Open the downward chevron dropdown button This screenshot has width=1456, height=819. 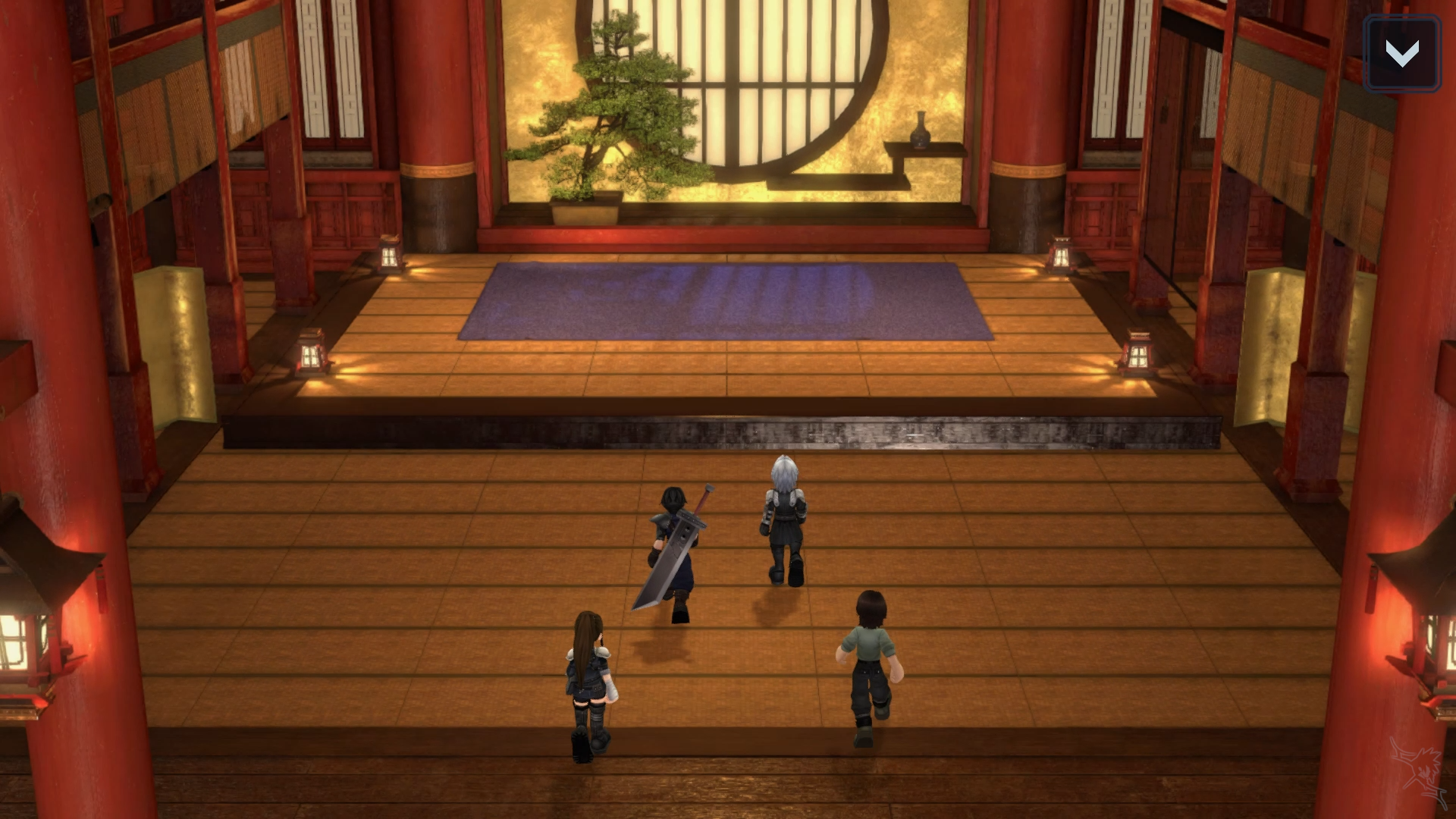(1401, 54)
